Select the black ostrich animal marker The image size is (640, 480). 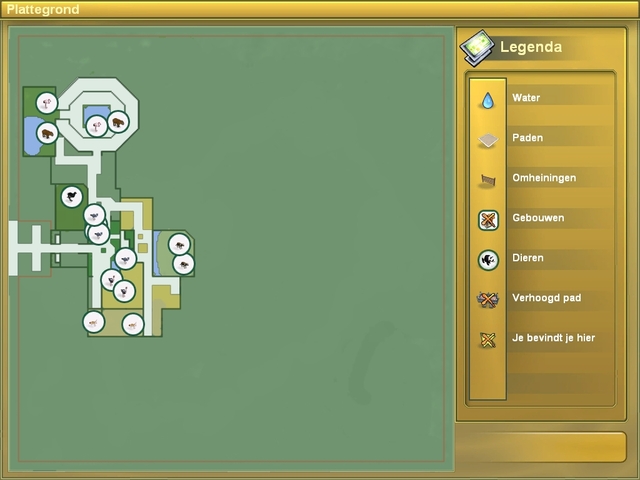(71, 196)
